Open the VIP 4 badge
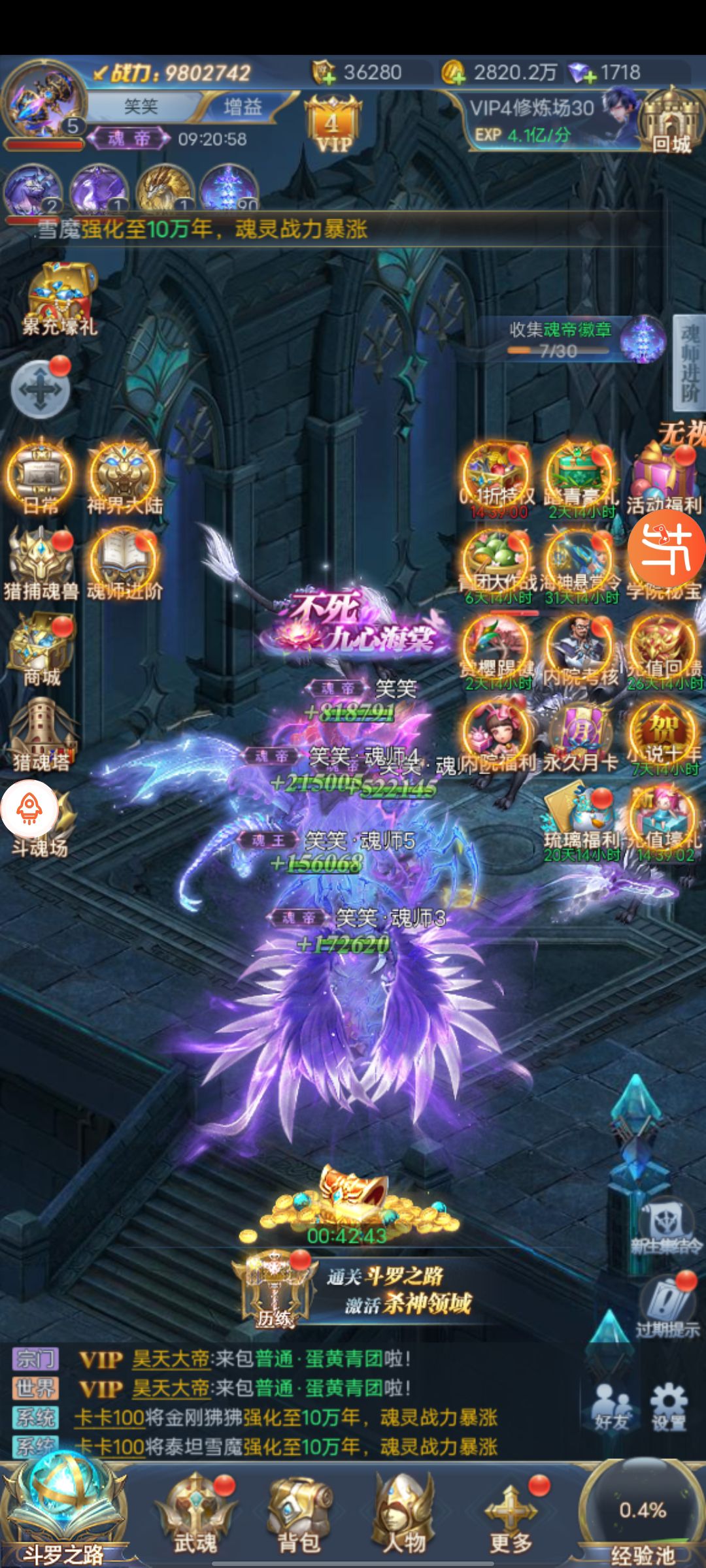 coord(333,124)
